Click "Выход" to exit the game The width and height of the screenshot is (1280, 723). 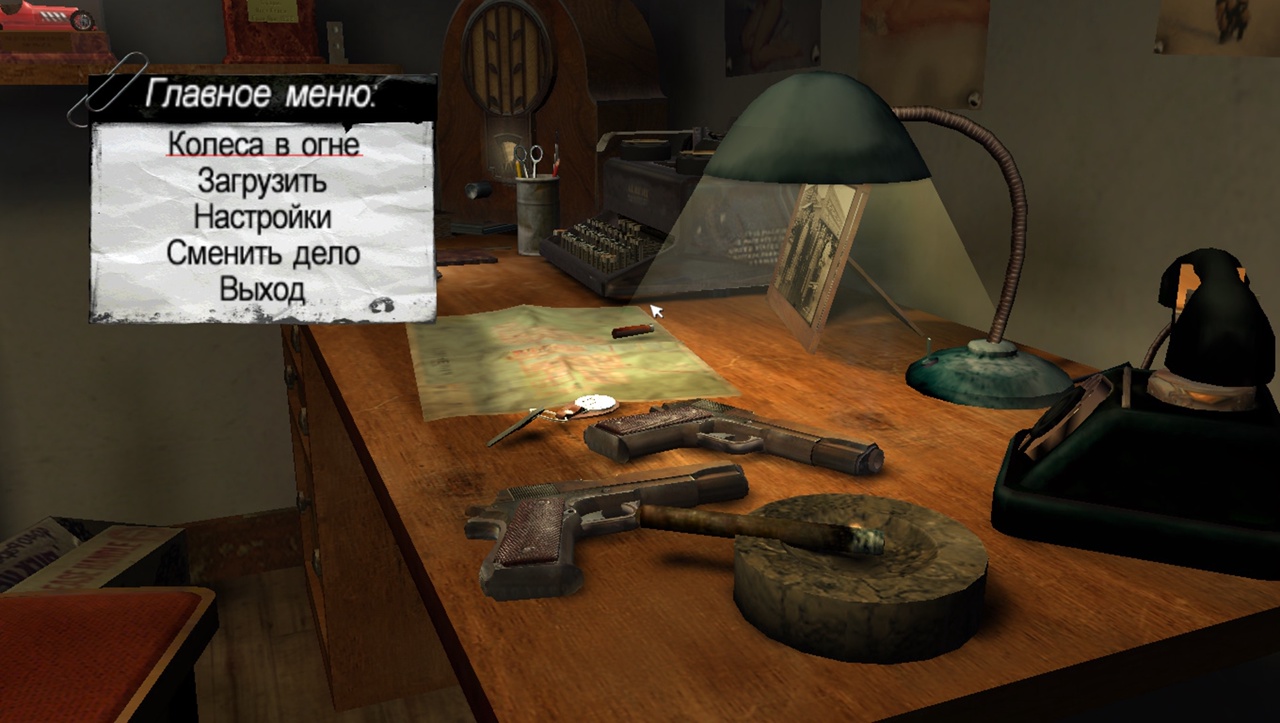click(262, 289)
